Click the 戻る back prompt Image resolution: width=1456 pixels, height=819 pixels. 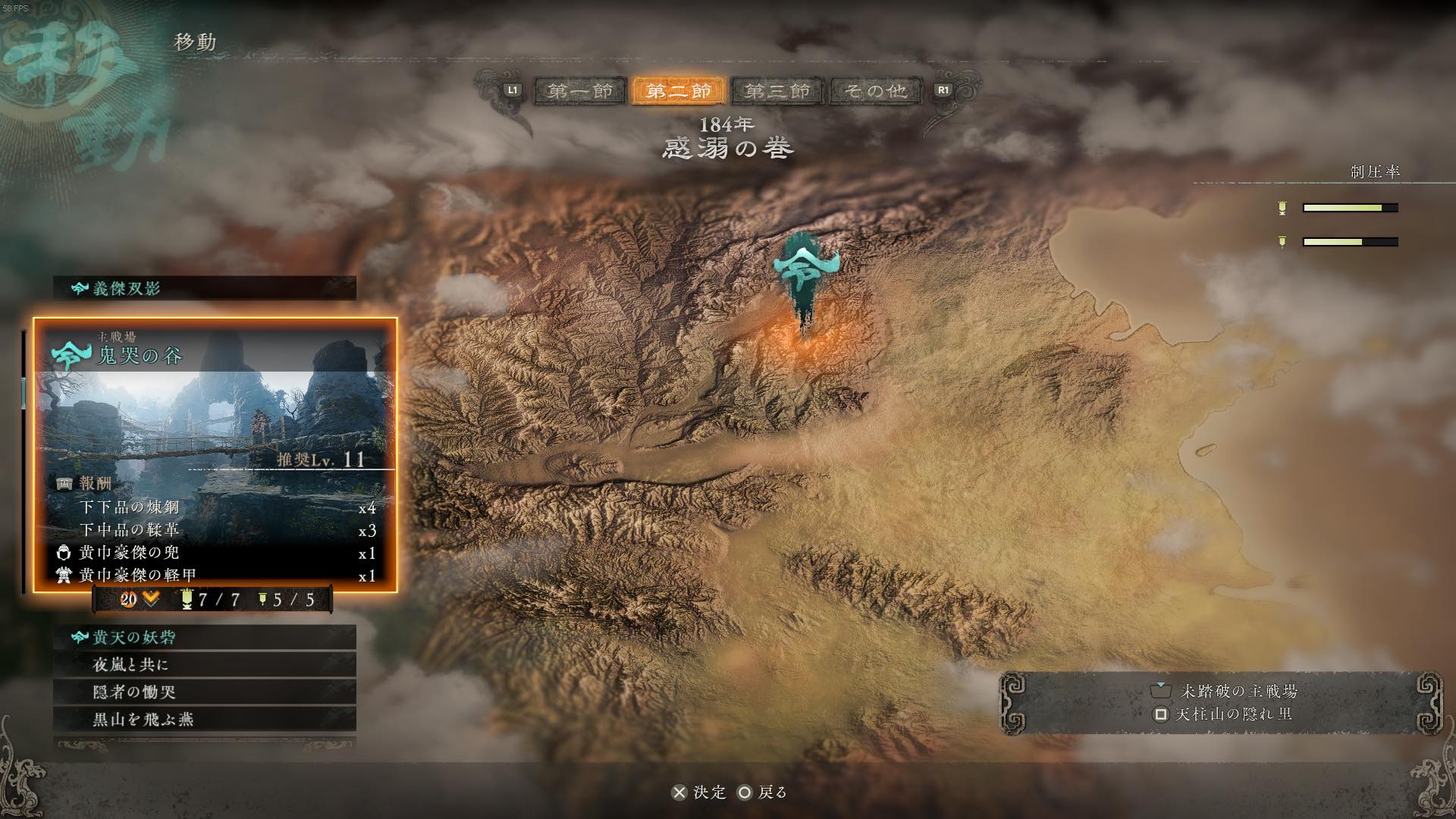coord(763,792)
